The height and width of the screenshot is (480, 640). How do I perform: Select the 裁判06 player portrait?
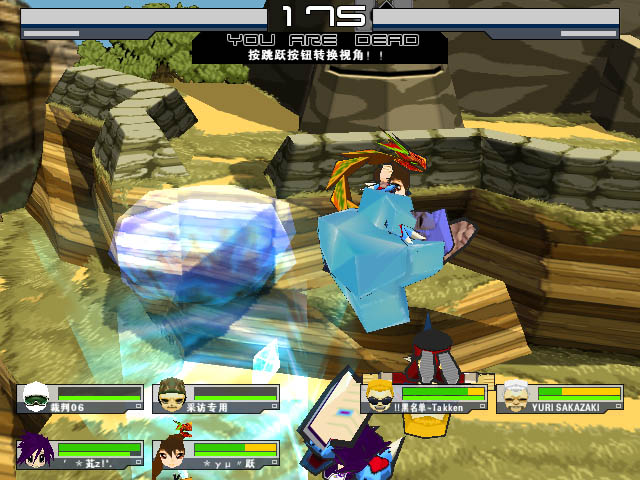pyautogui.click(x=36, y=396)
